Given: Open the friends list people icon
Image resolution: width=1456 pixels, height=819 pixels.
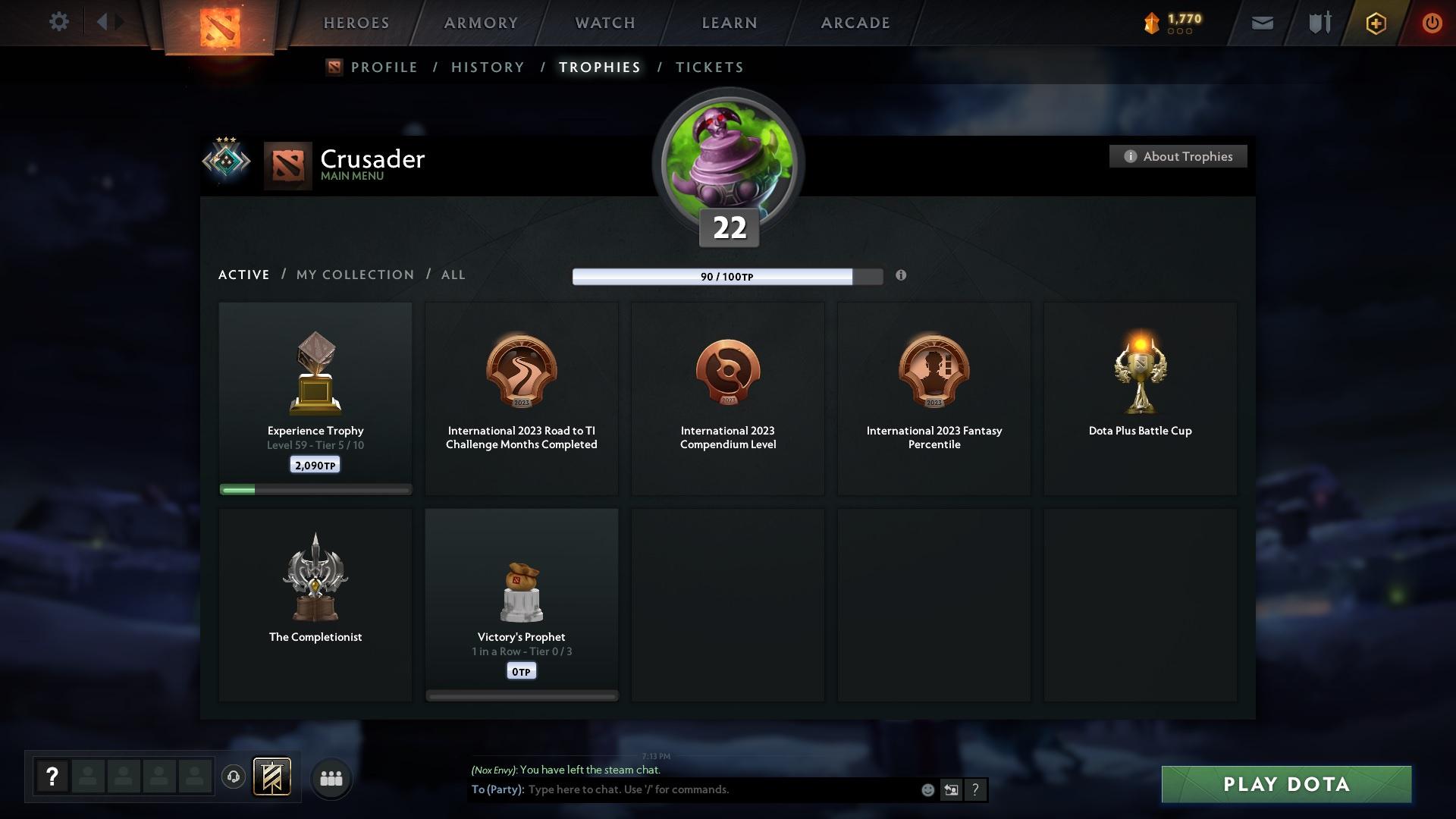Looking at the screenshot, I should [x=331, y=777].
